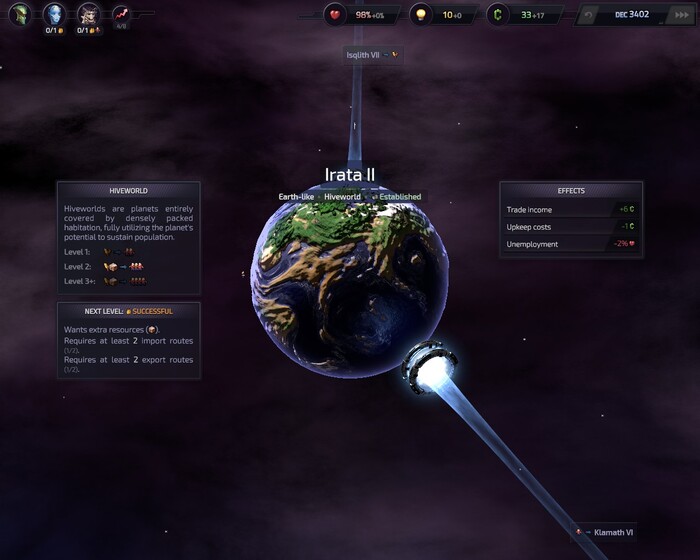This screenshot has height=560, width=700.
Task: Select the horned alien faction portrait
Action: (x=89, y=14)
